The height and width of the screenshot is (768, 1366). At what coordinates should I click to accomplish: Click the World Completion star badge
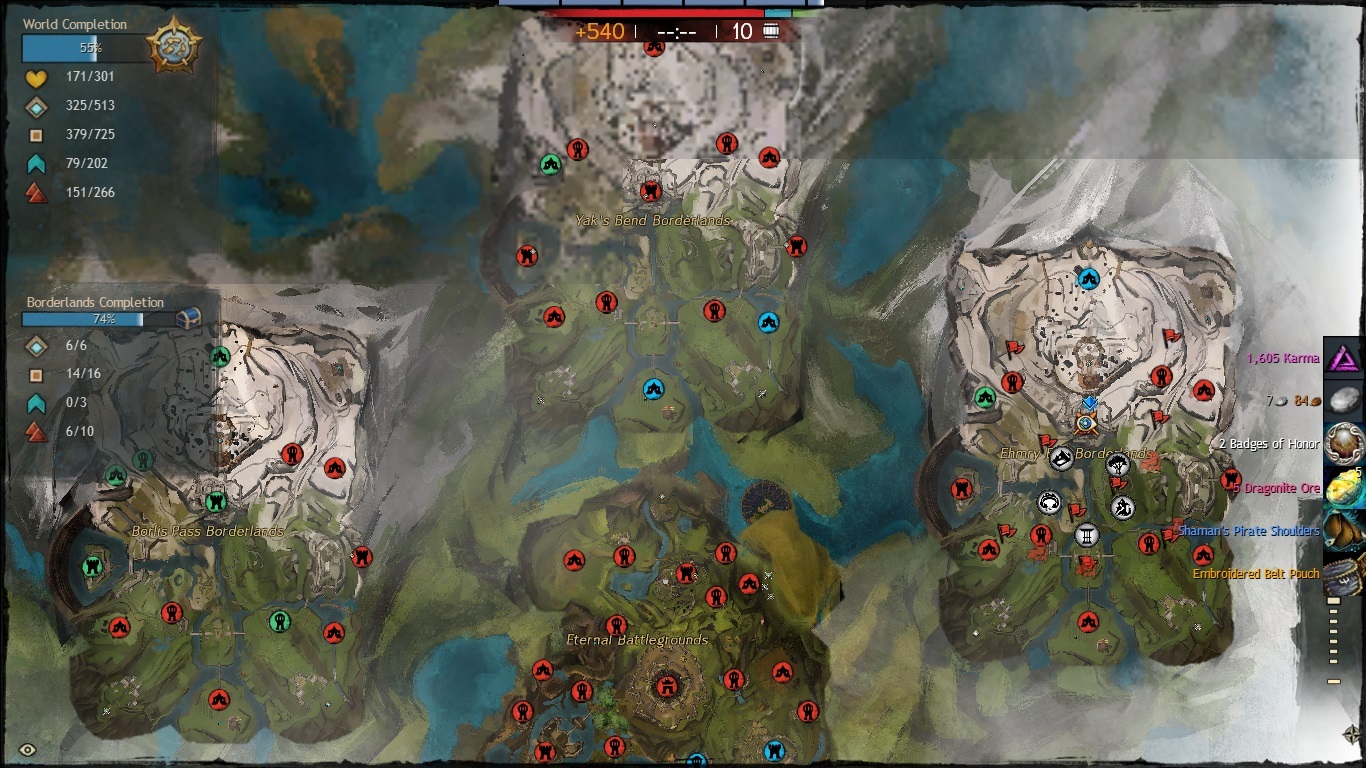[173, 46]
